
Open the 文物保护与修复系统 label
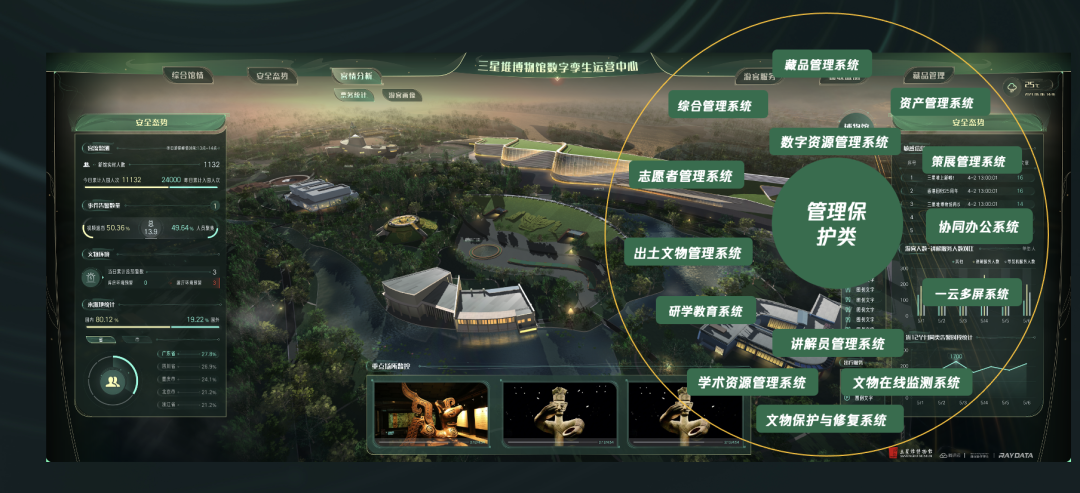pyautogui.click(x=827, y=420)
